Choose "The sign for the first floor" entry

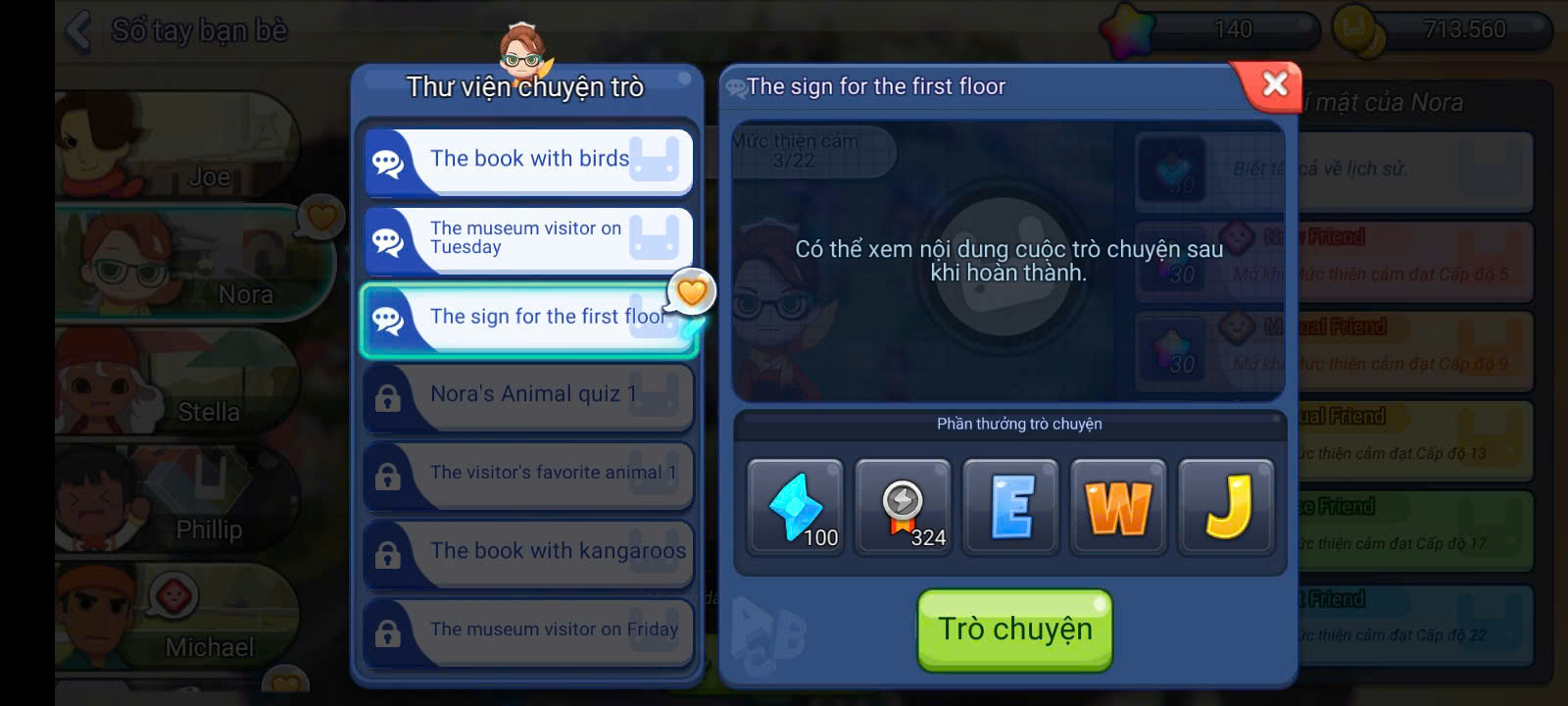tap(529, 318)
